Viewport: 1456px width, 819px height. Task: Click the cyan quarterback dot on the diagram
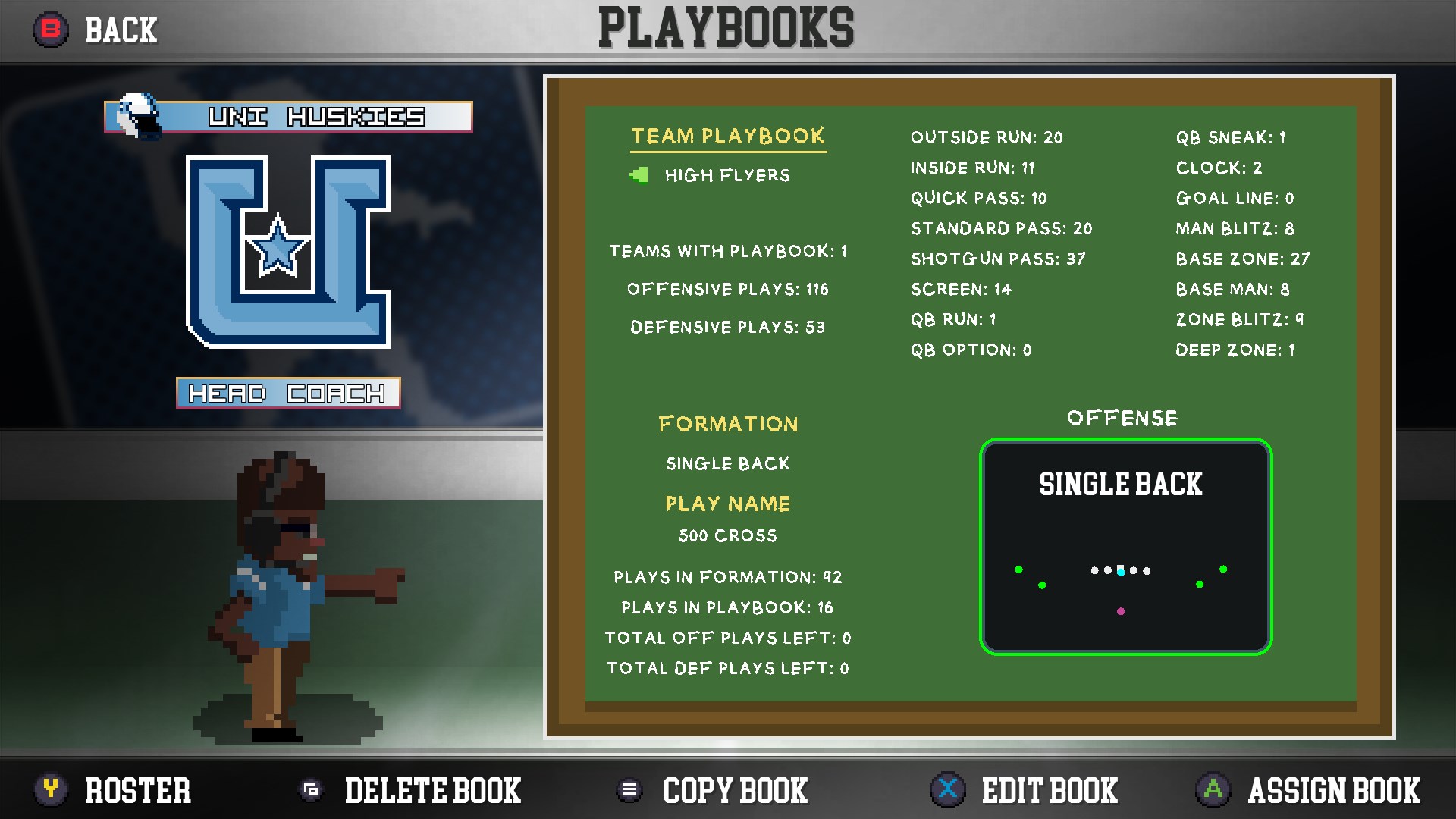pyautogui.click(x=1122, y=571)
